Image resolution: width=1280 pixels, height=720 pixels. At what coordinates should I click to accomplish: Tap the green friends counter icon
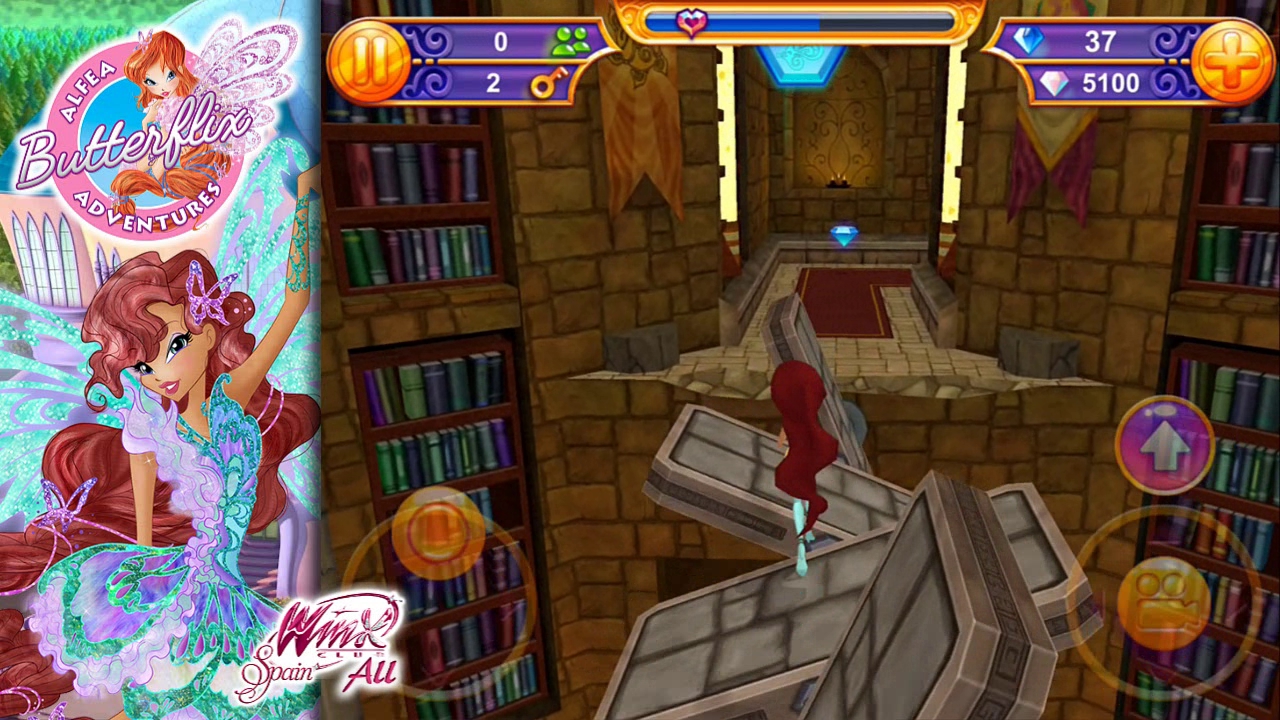(573, 40)
